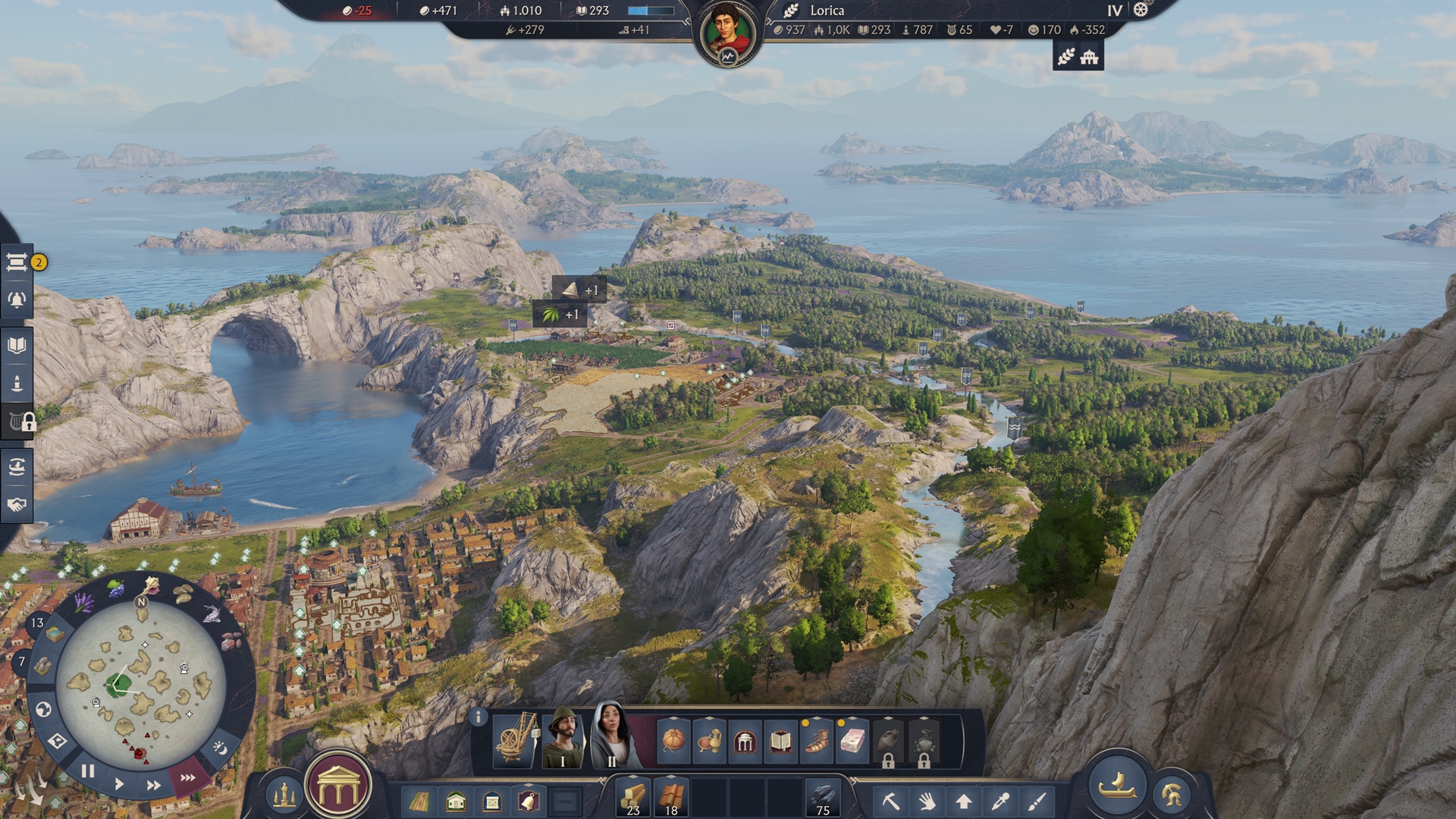Viewport: 1456px width, 819px height.
Task: Select the pickaxe demolish tool
Action: 890,801
